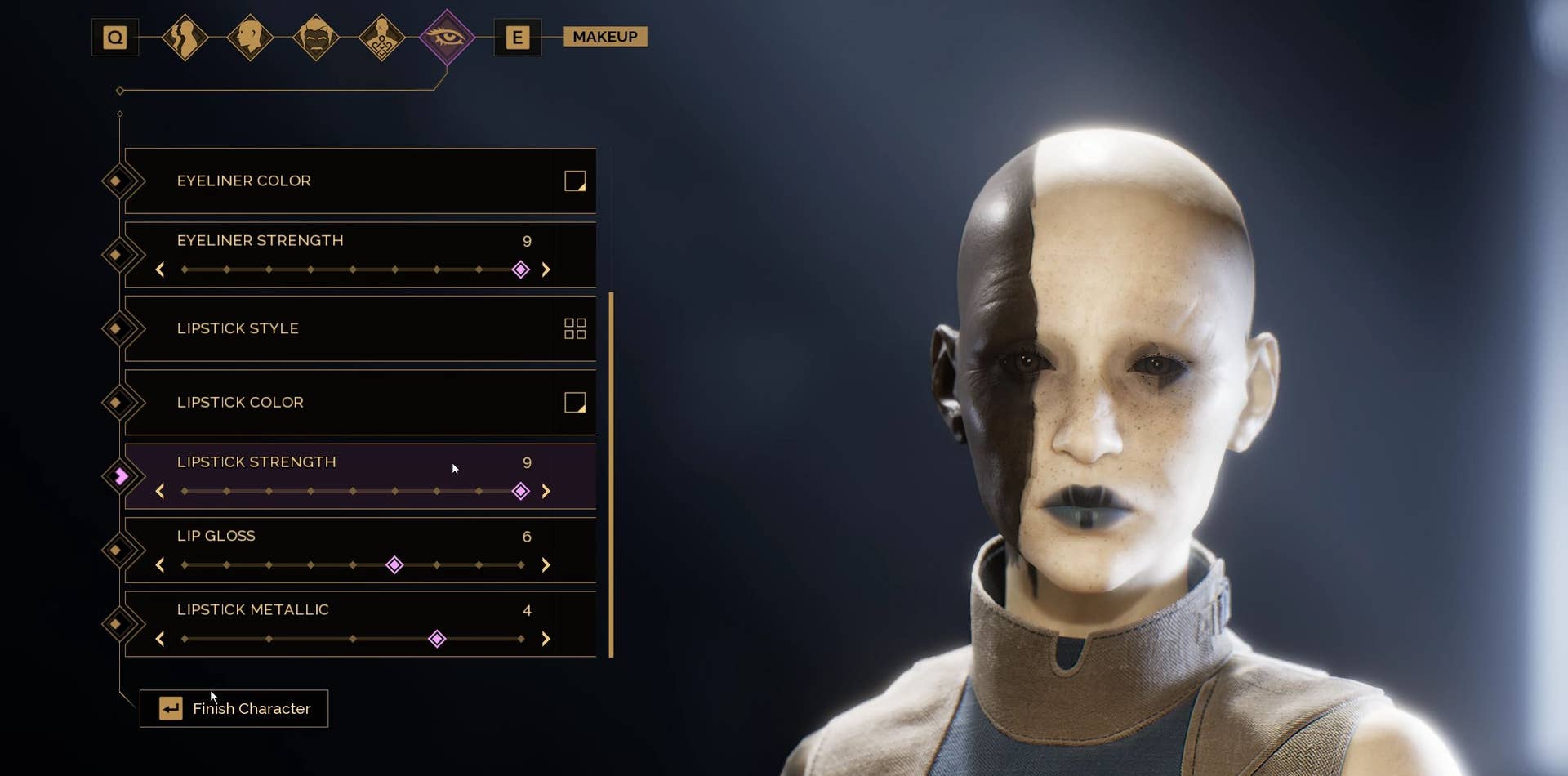
Task: Open the knot-pattern tattoo tab
Action: pyautogui.click(x=381, y=38)
